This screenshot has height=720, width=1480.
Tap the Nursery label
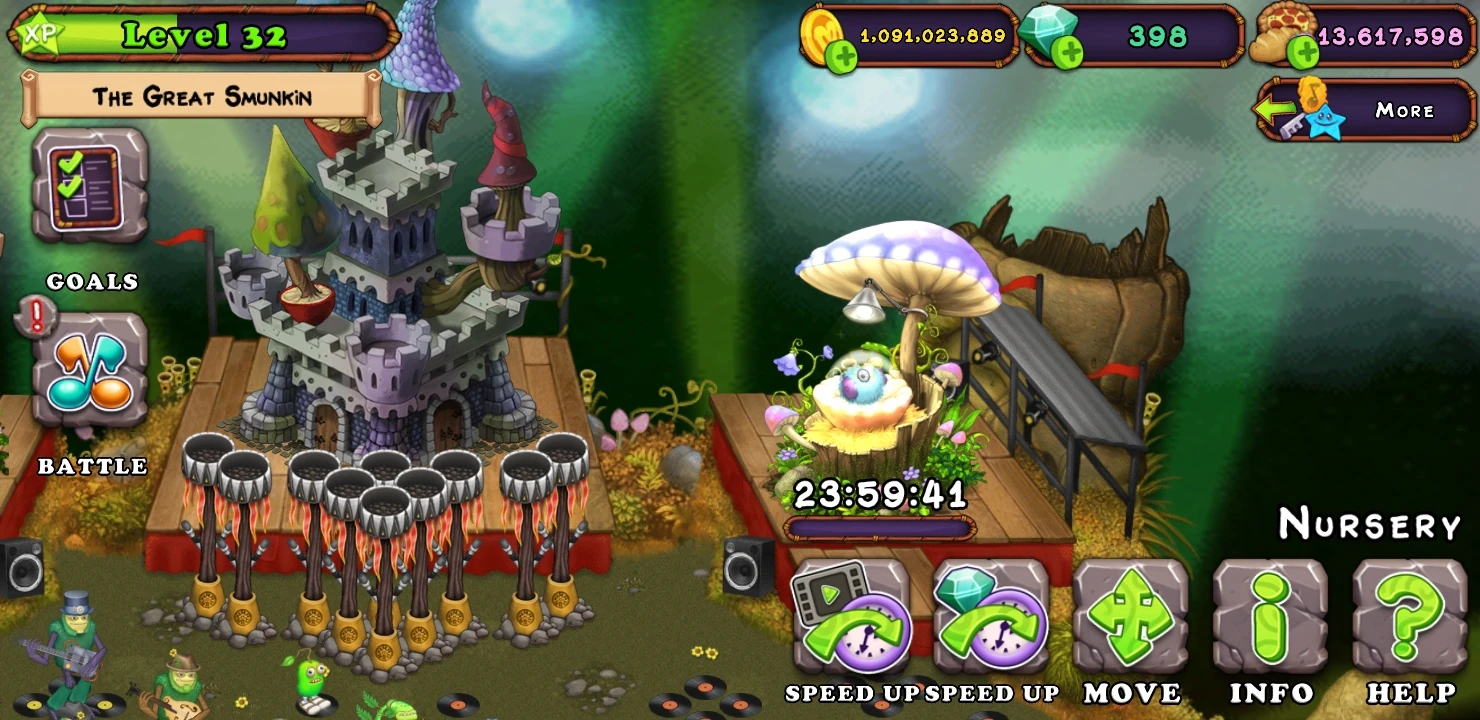pos(1367,522)
